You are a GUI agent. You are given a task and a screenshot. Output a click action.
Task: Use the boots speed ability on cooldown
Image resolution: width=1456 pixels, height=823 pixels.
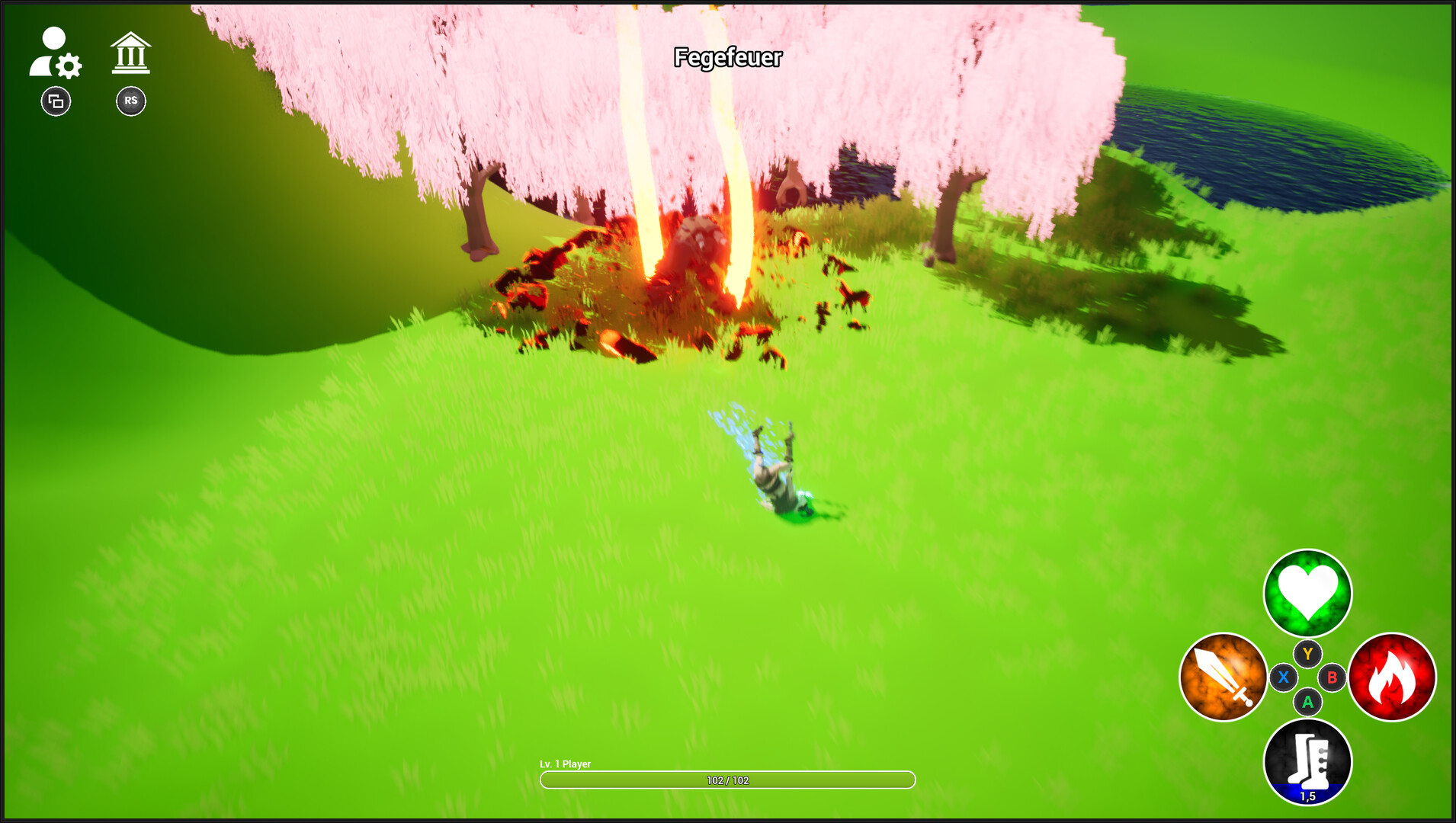pos(1307,761)
